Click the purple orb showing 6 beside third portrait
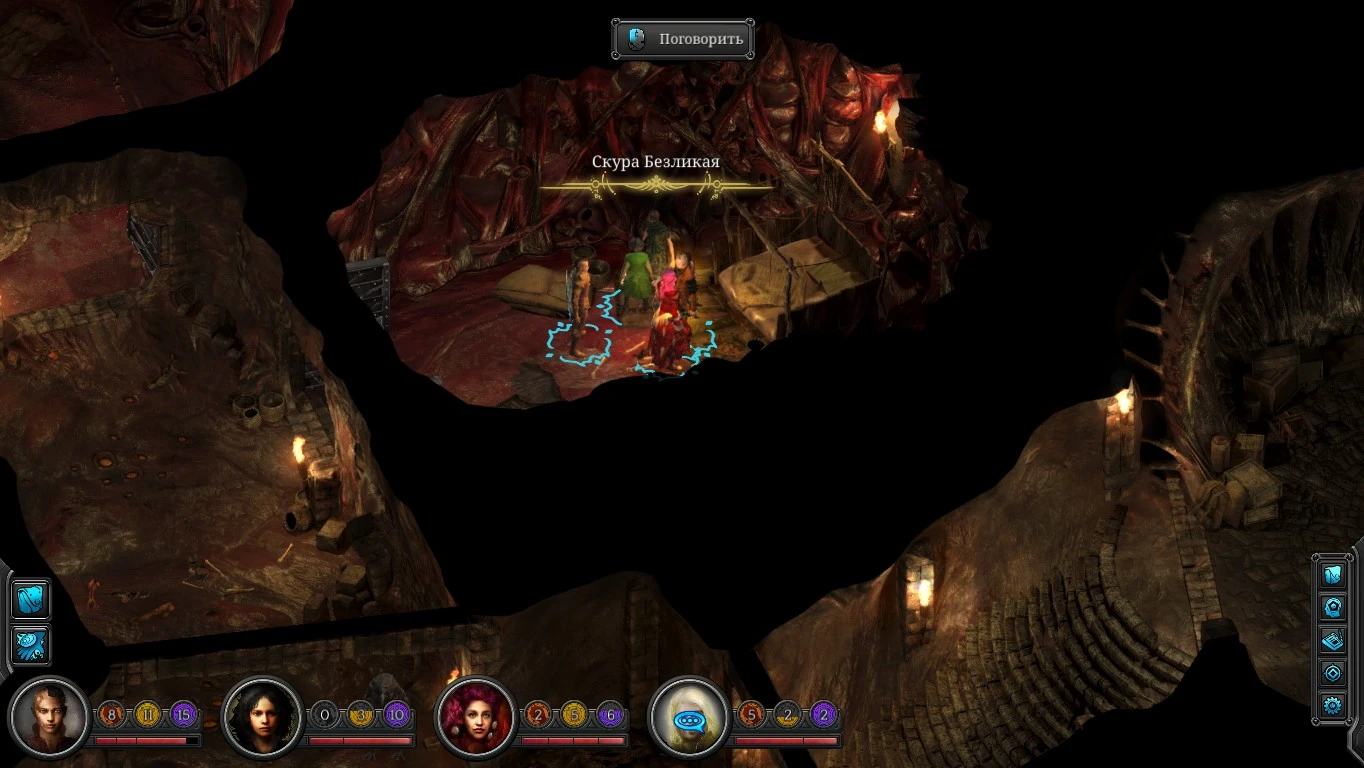 612,714
